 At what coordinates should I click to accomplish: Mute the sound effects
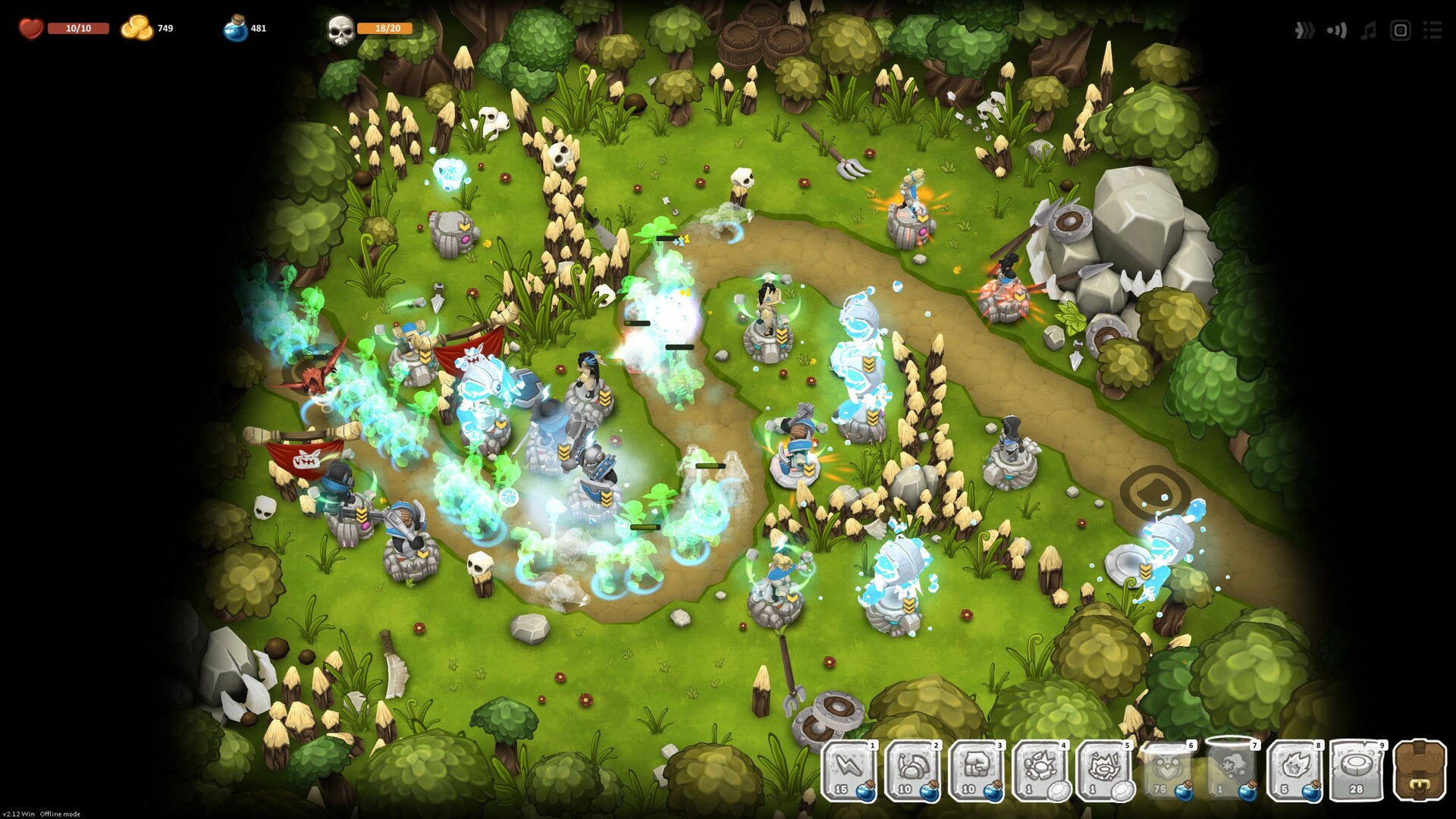(x=1335, y=30)
